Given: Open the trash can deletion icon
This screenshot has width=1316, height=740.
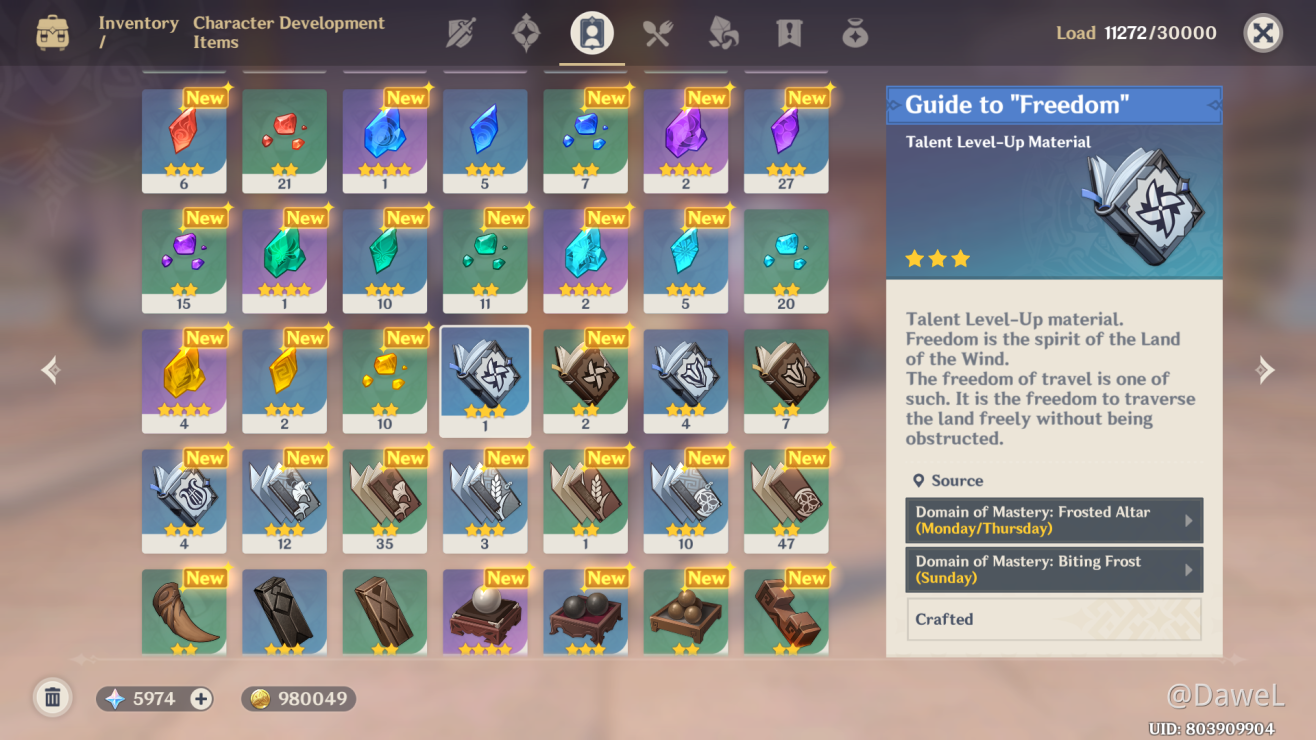Looking at the screenshot, I should tap(52, 697).
